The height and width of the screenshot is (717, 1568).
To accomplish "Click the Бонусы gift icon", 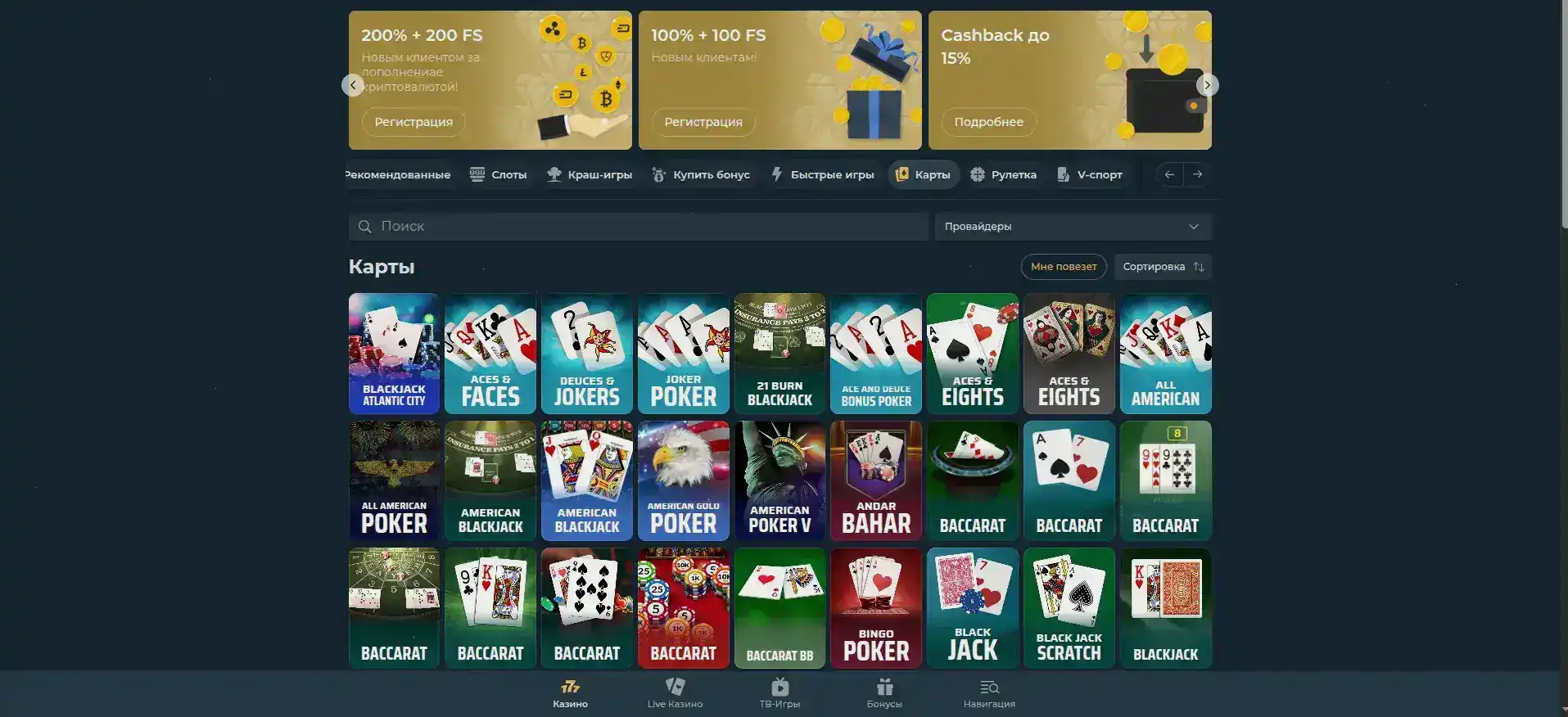I will pyautogui.click(x=884, y=688).
